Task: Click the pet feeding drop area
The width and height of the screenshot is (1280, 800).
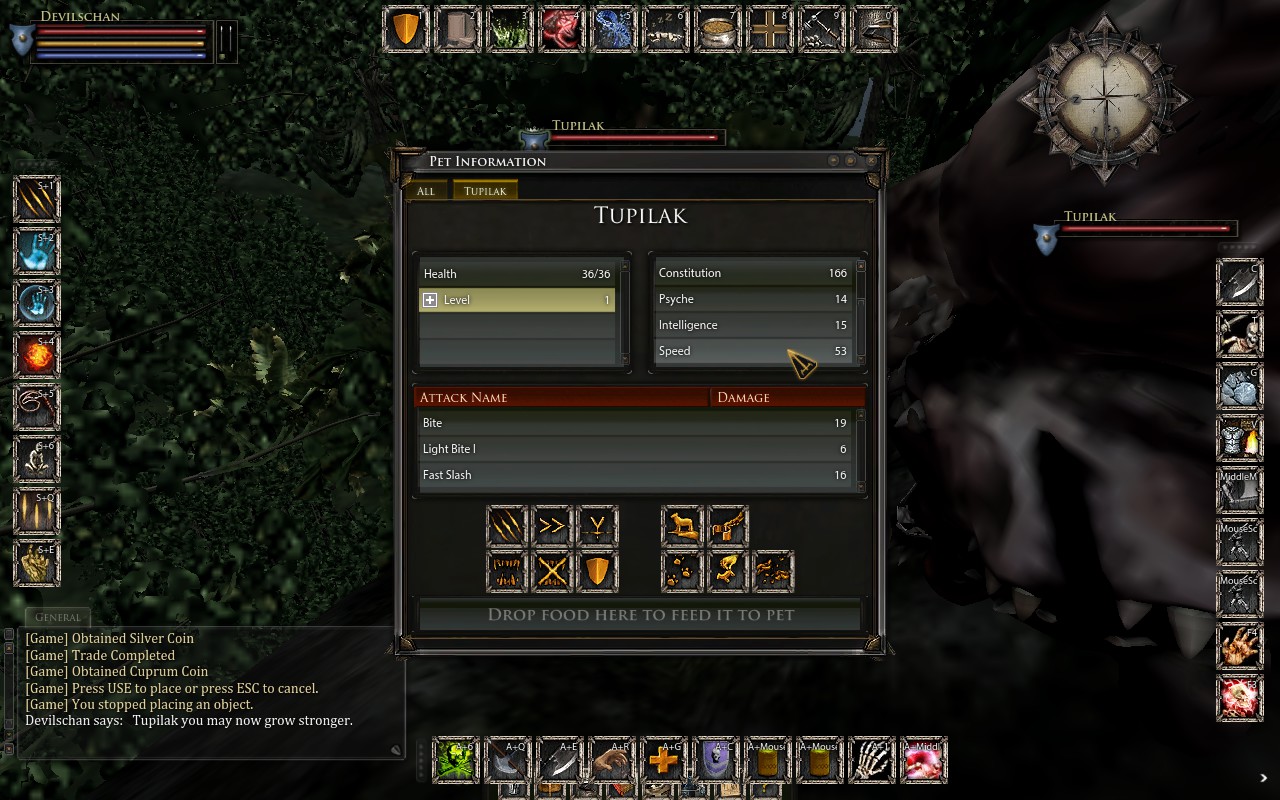Action: tap(640, 615)
